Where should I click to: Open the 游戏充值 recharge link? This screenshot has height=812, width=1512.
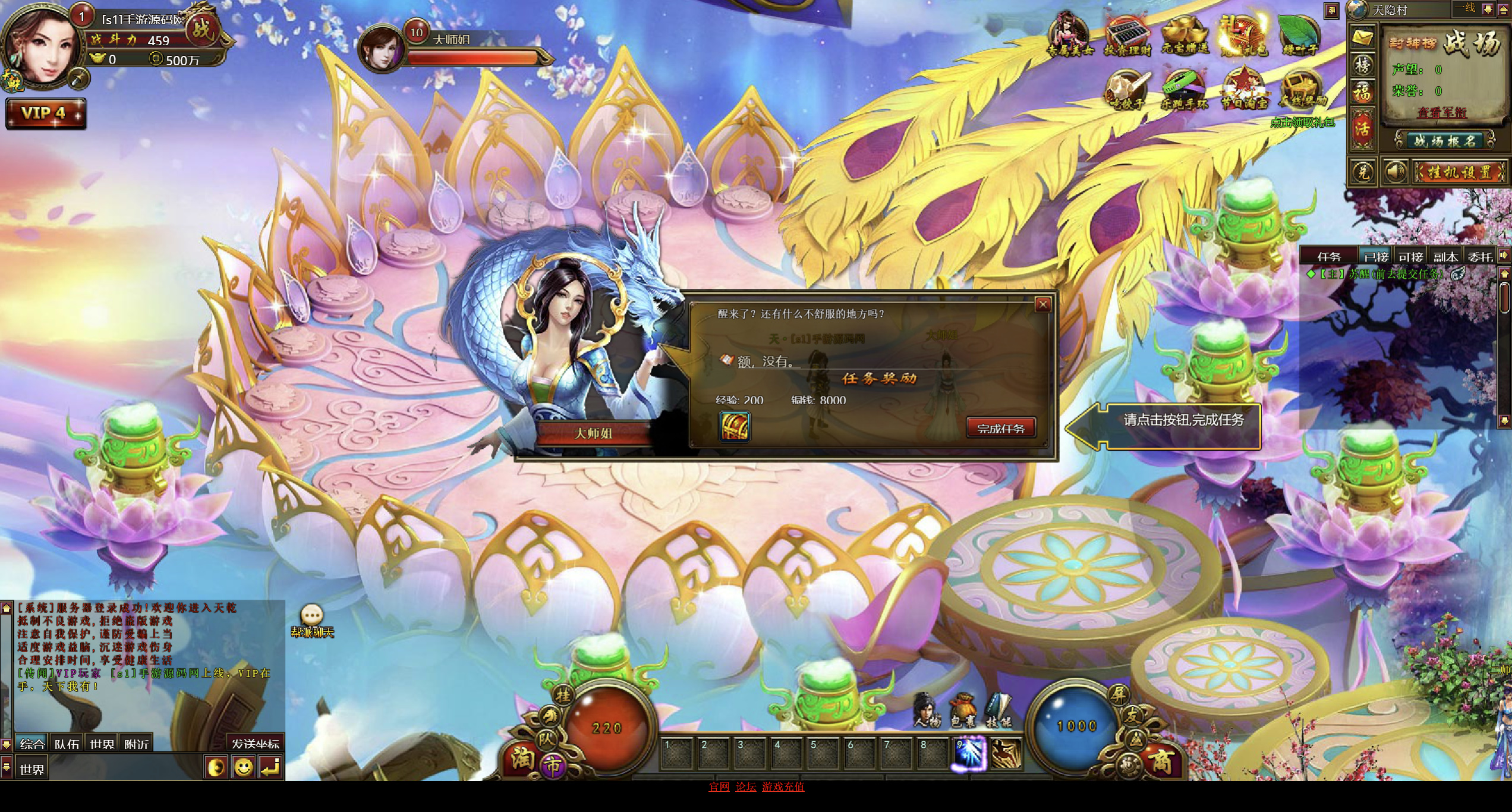[783, 787]
